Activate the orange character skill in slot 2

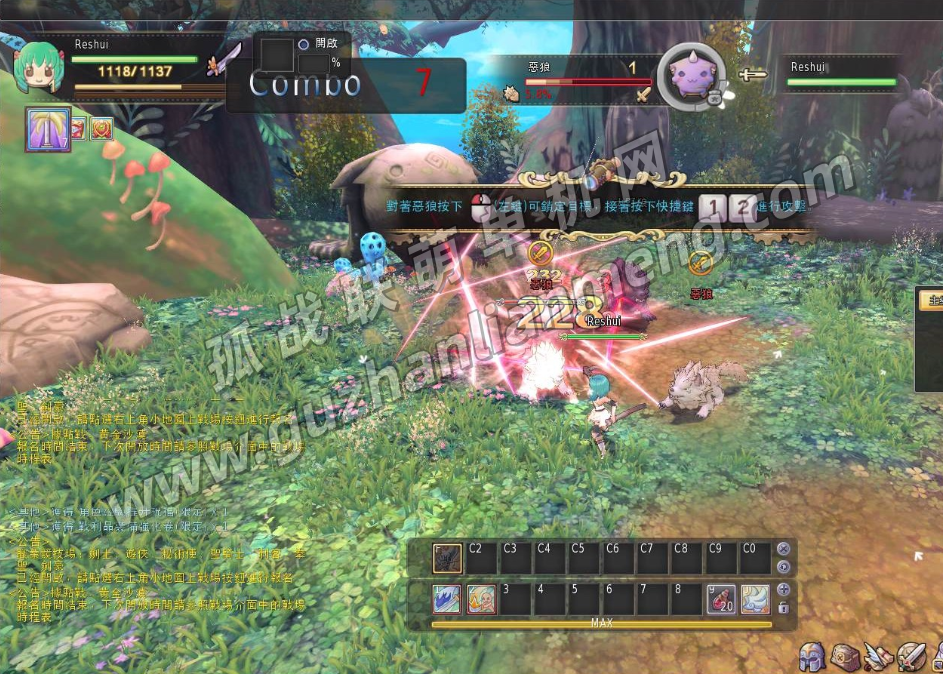point(481,598)
